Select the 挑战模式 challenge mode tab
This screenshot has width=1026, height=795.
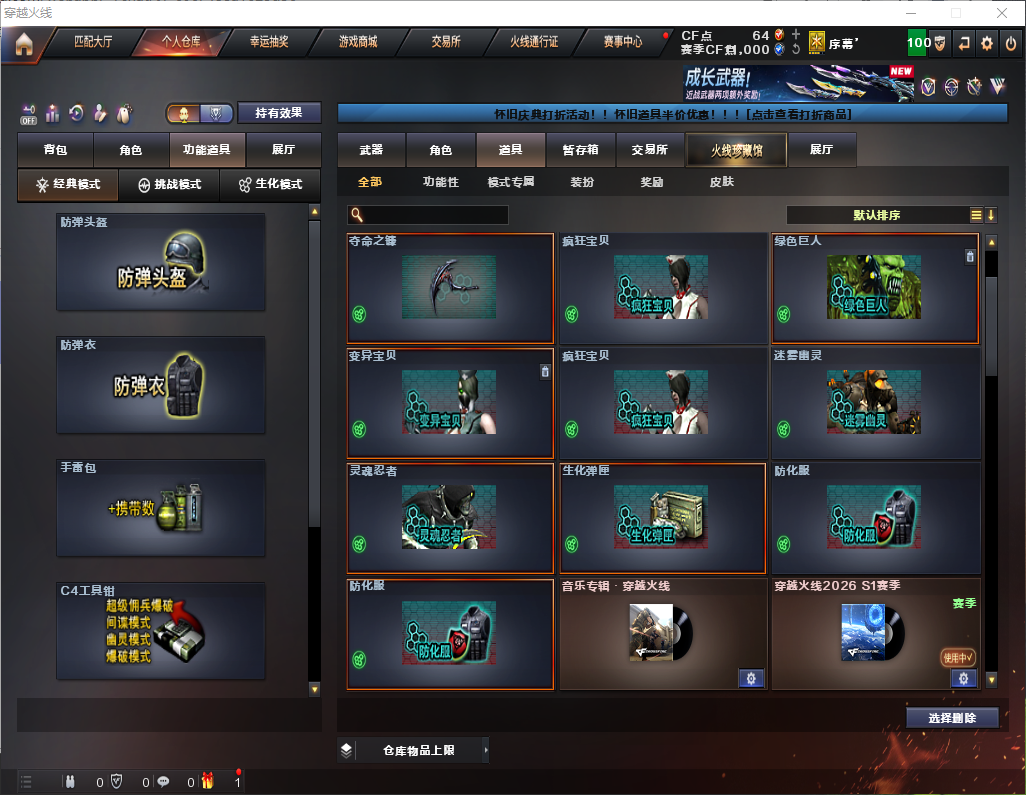tap(169, 185)
